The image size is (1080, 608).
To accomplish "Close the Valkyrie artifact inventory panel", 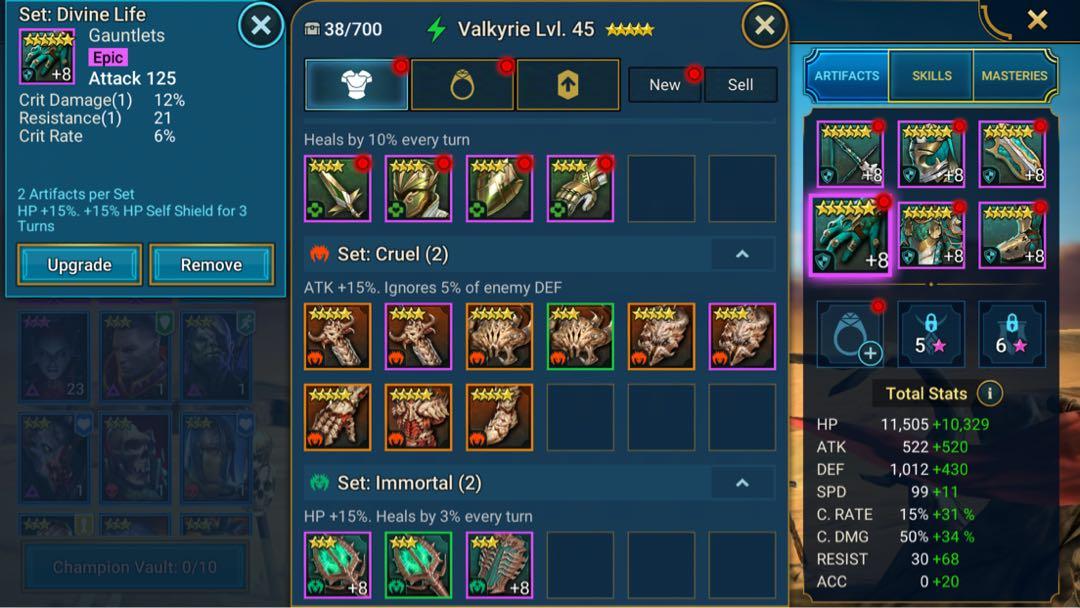I will pyautogui.click(x=764, y=25).
